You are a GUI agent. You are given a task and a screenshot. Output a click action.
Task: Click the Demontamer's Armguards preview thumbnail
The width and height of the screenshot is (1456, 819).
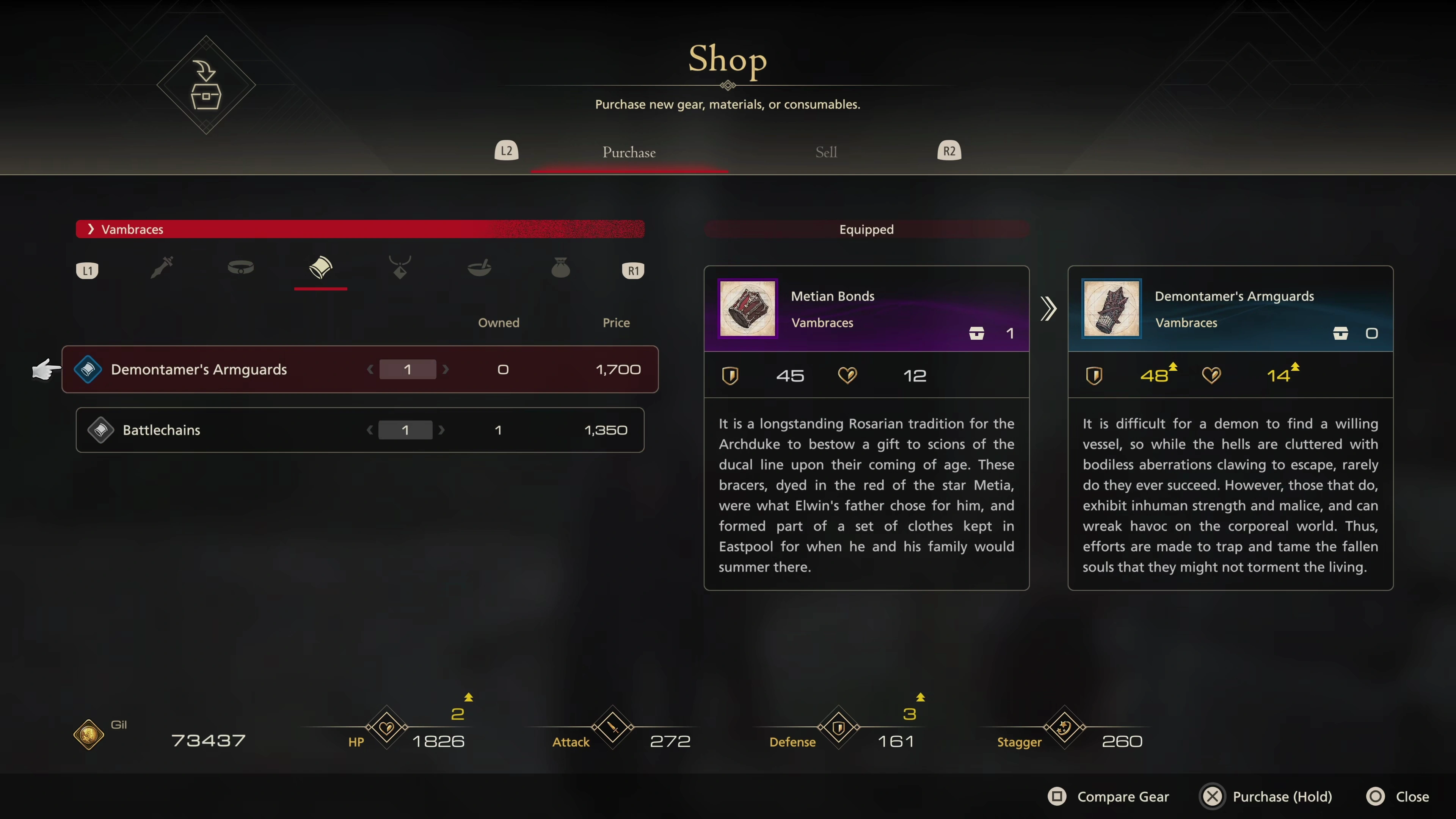click(1111, 309)
